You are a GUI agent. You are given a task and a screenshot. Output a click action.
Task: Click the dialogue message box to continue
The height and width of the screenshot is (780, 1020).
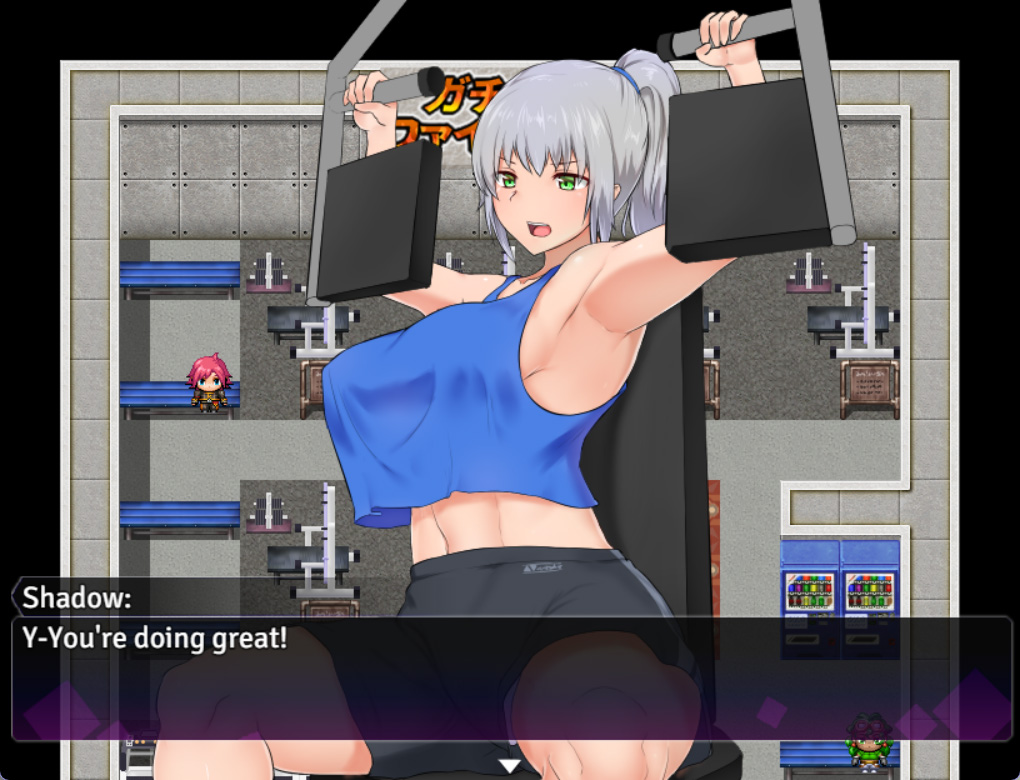click(x=510, y=678)
